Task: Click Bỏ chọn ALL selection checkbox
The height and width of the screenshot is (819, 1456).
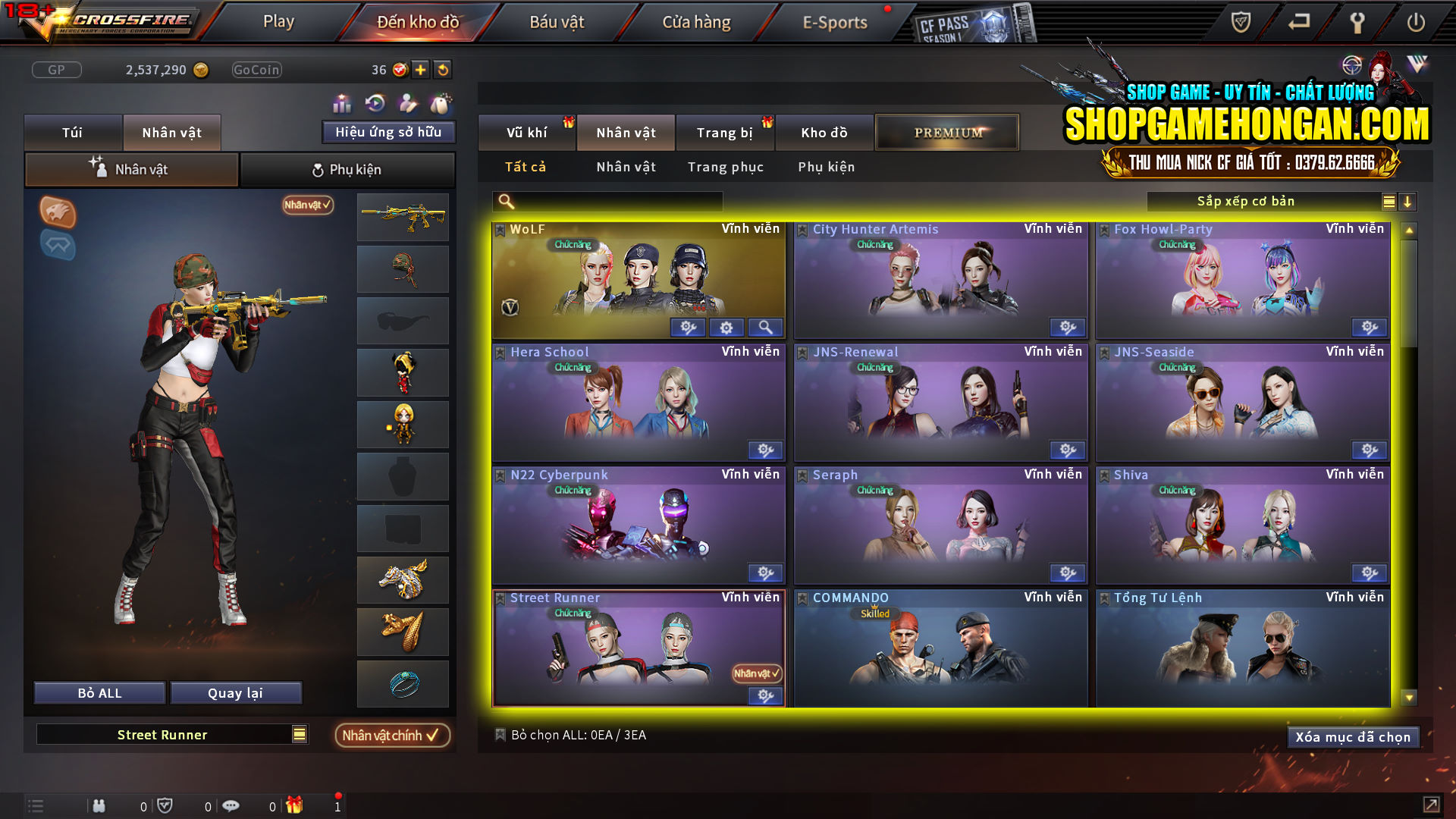Action: 500,734
